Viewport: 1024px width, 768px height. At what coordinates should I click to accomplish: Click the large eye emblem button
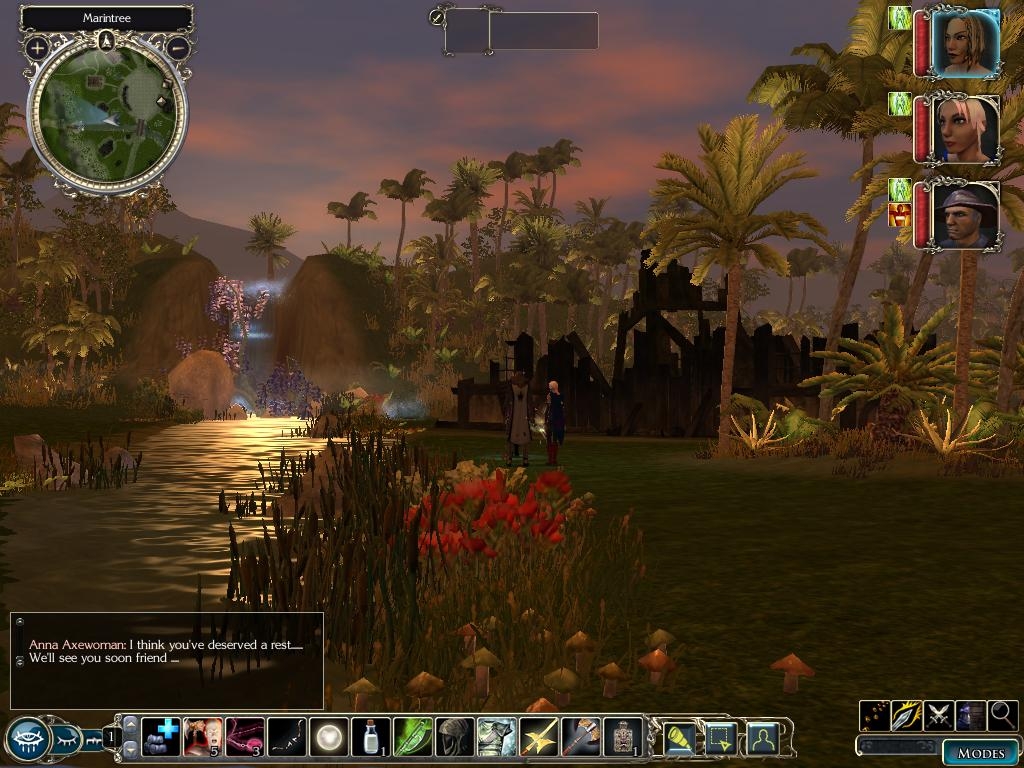point(28,739)
